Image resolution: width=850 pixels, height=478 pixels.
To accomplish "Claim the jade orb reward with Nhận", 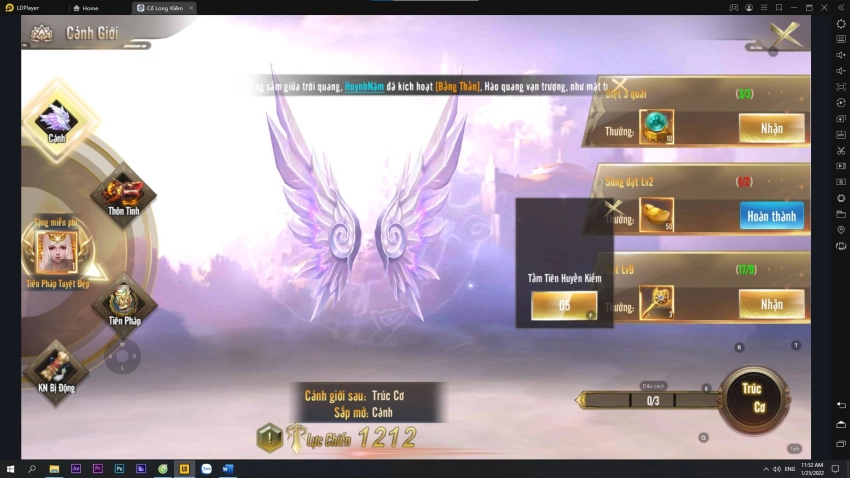I will [x=771, y=127].
